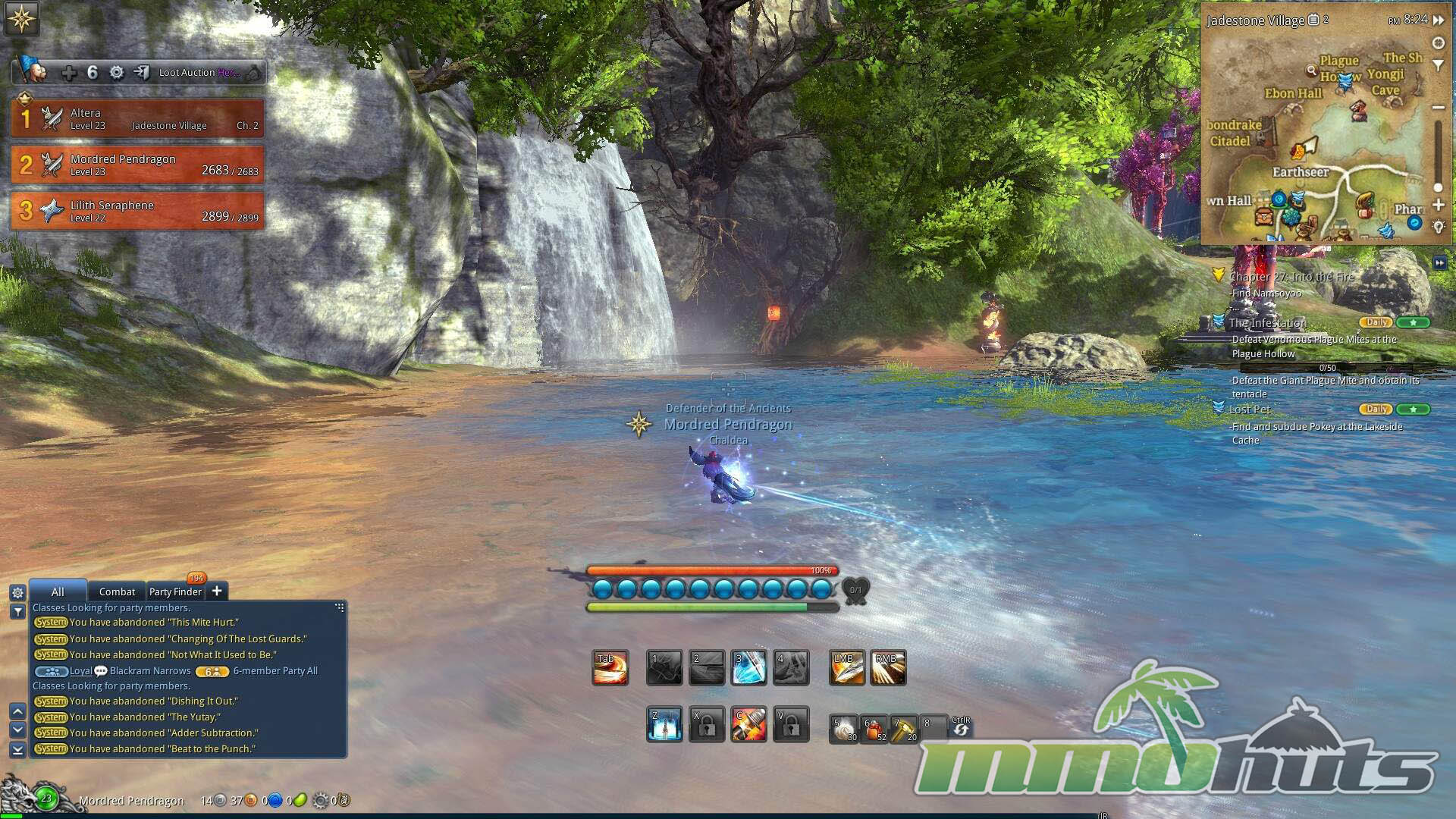
Task: Select Lilith Seraphene's party frame
Action: [137, 211]
